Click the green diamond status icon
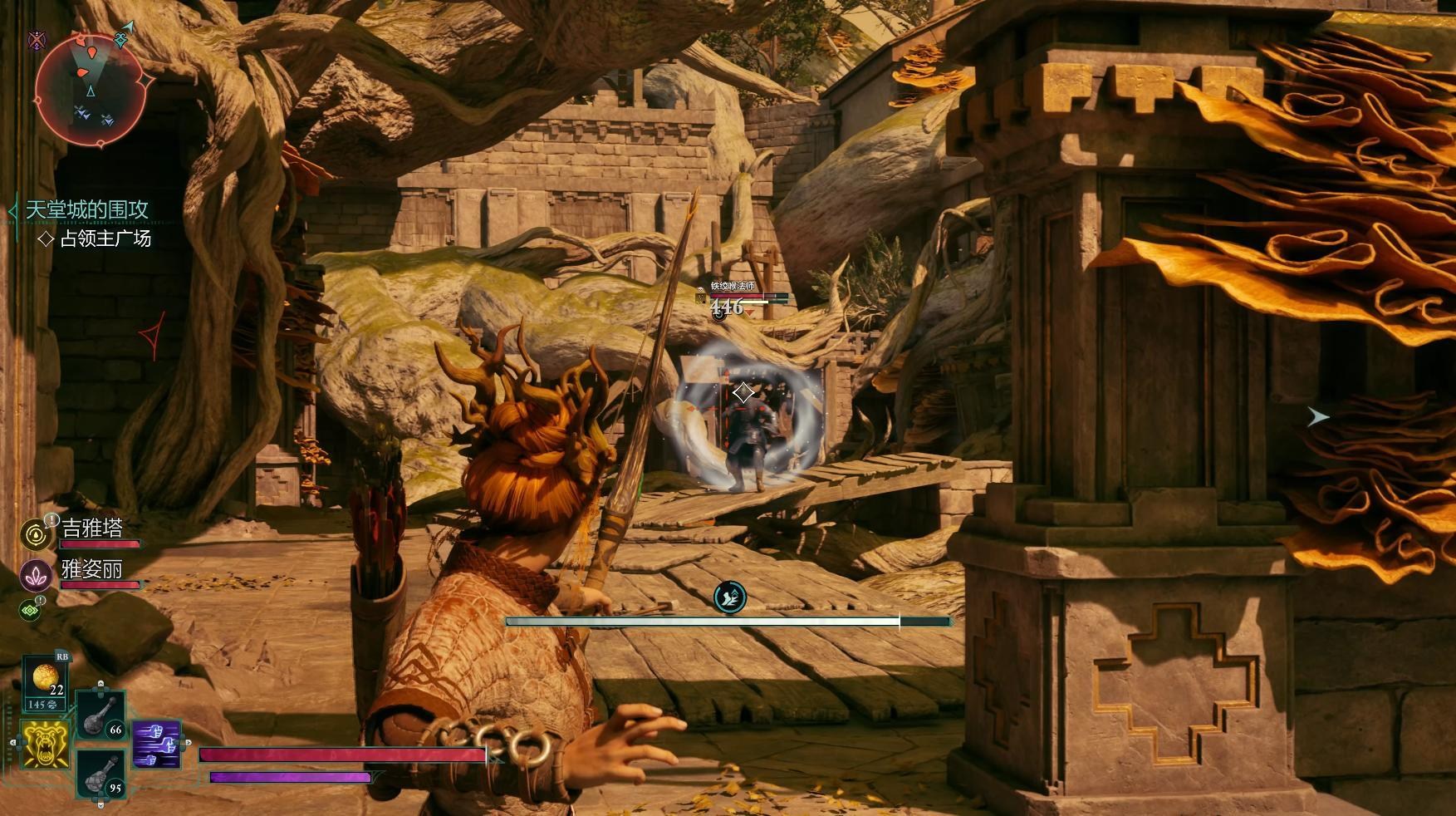 (30, 611)
